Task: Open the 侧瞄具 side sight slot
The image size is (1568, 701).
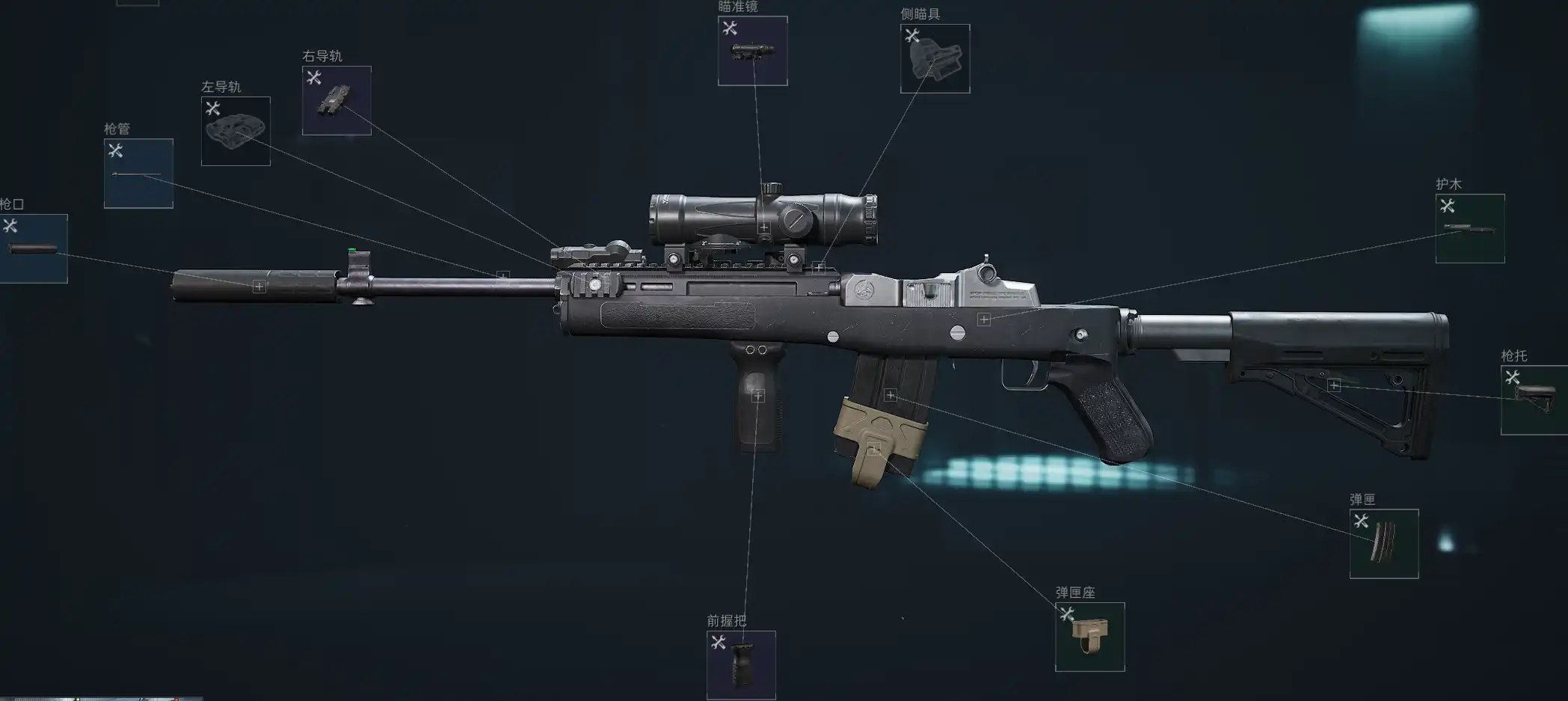Action: tap(935, 58)
